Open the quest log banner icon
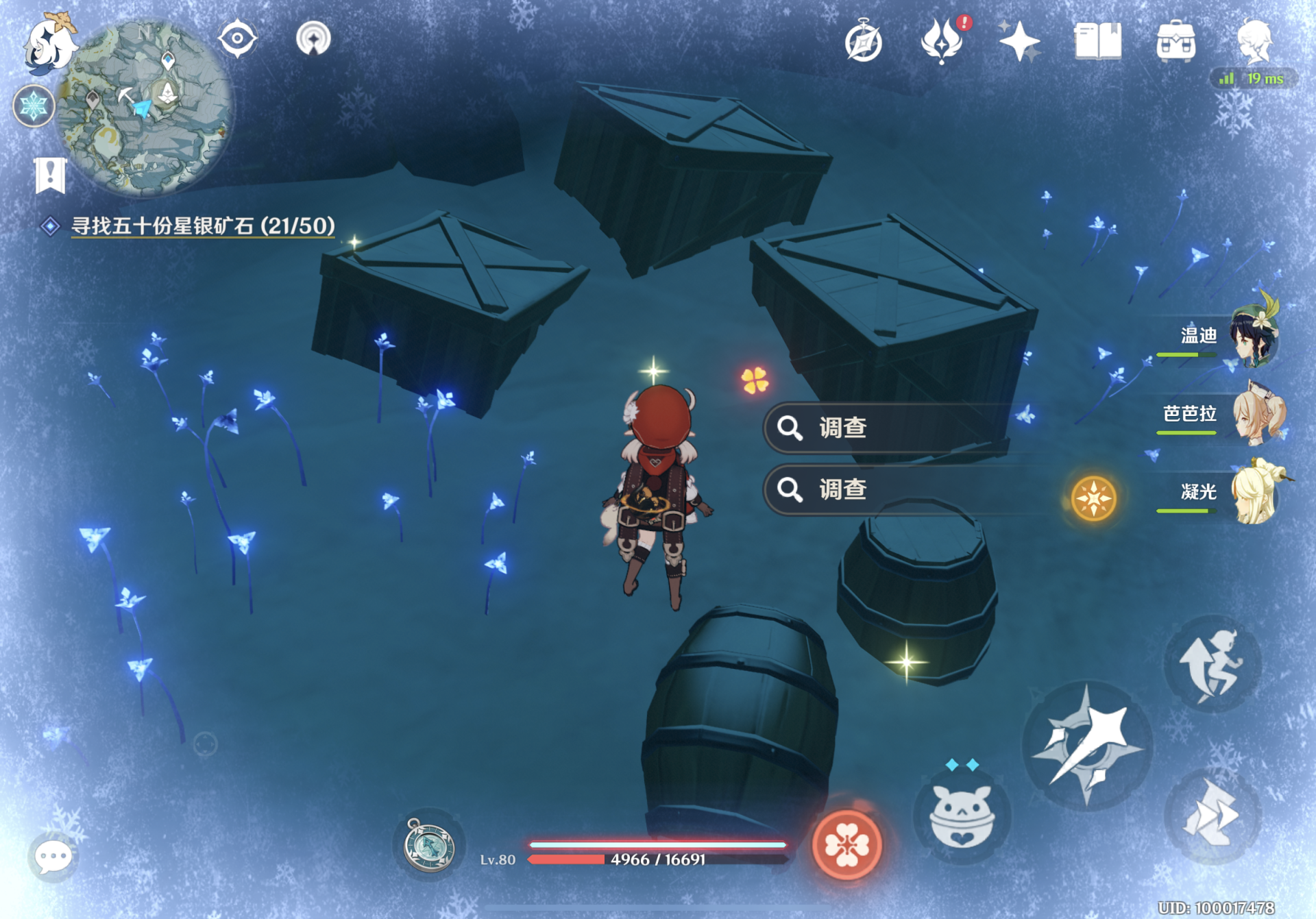This screenshot has height=919, width=1316. pyautogui.click(x=50, y=175)
